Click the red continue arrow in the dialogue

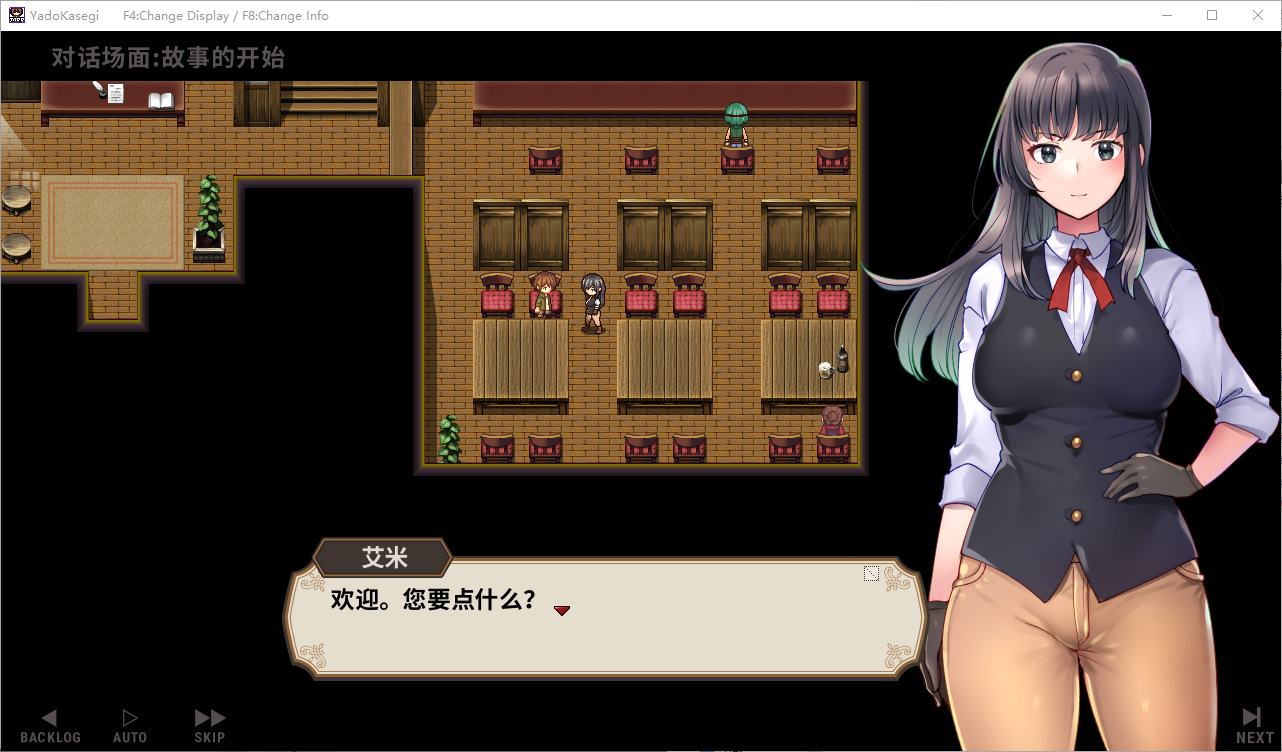point(562,610)
